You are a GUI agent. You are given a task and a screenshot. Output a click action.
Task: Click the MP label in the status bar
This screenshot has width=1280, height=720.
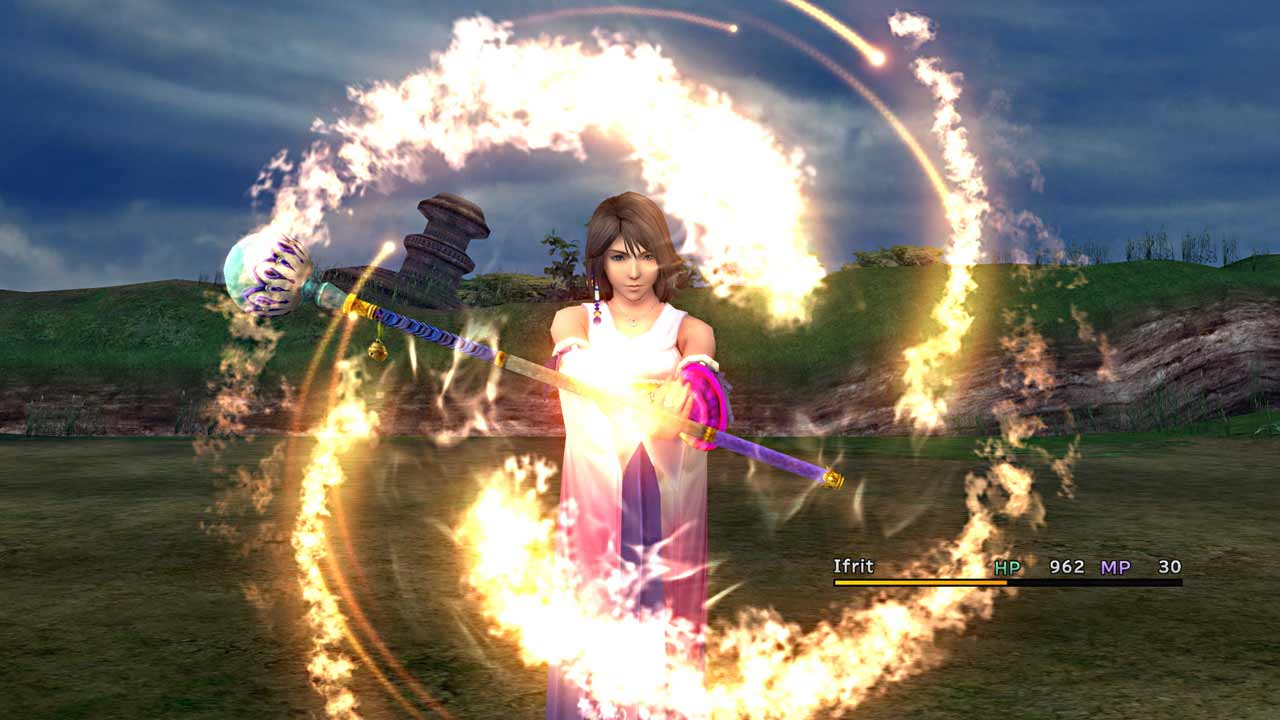coord(1115,567)
